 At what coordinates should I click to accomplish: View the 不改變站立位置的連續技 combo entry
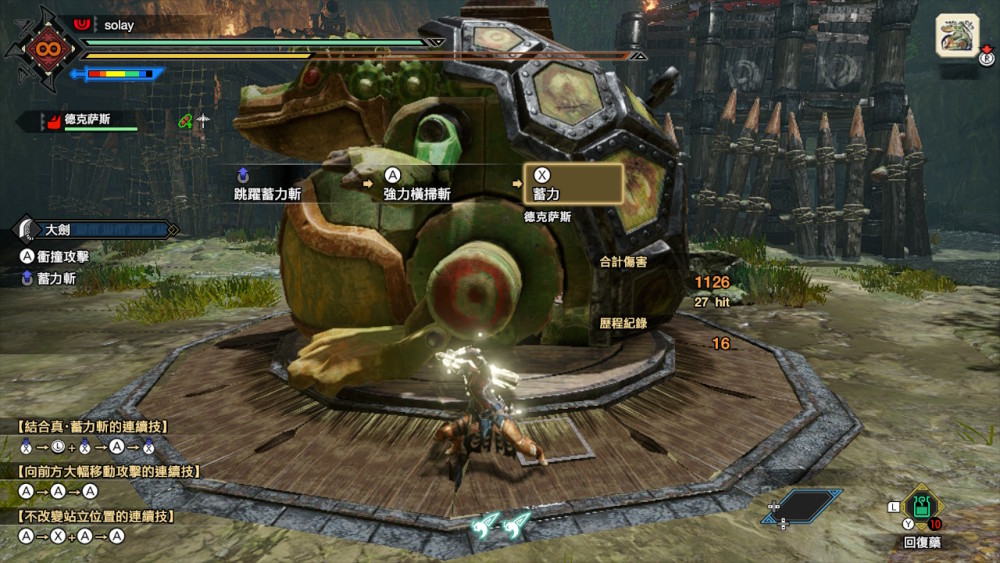point(96,516)
